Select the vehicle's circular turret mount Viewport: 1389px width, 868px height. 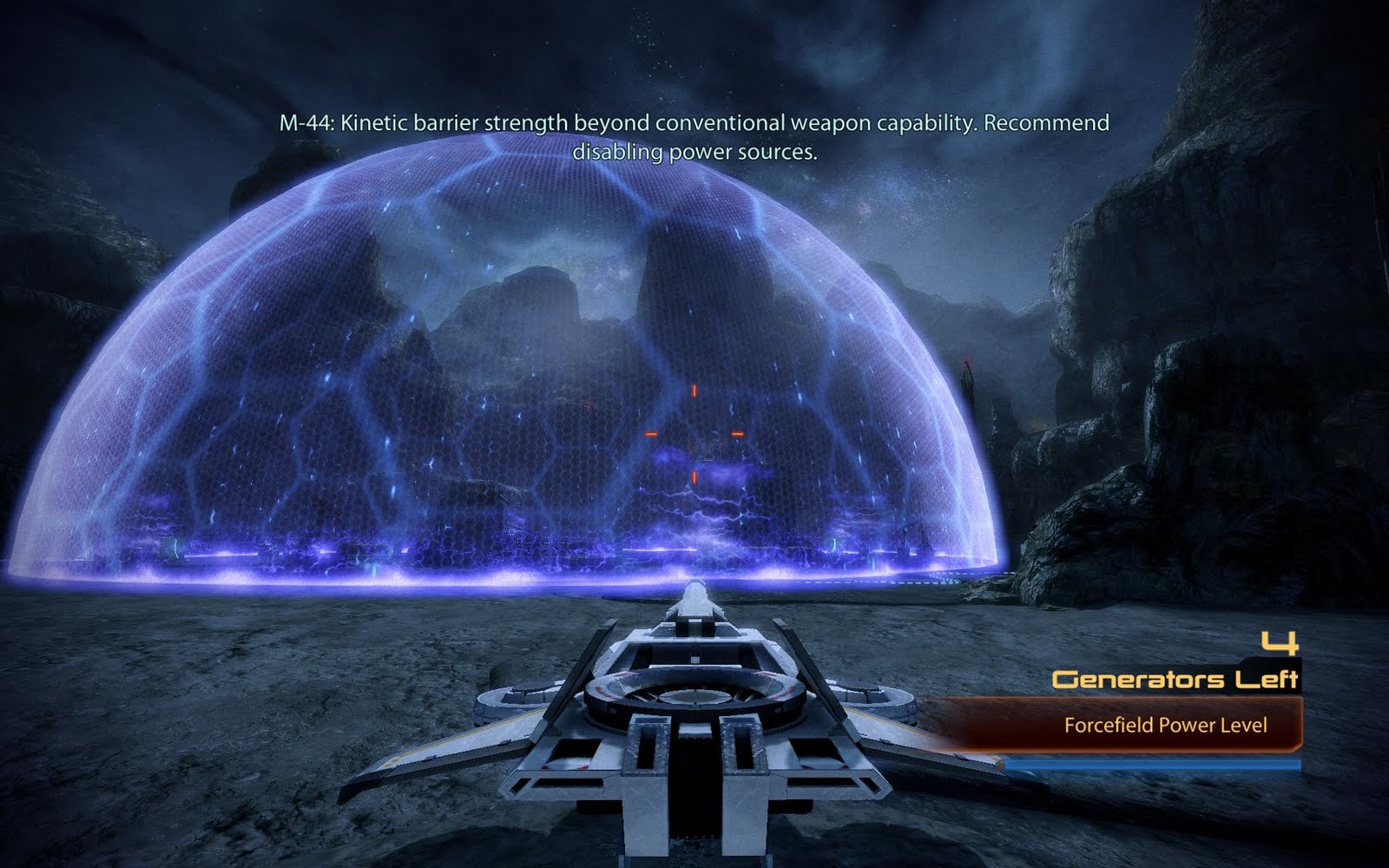(x=694, y=694)
